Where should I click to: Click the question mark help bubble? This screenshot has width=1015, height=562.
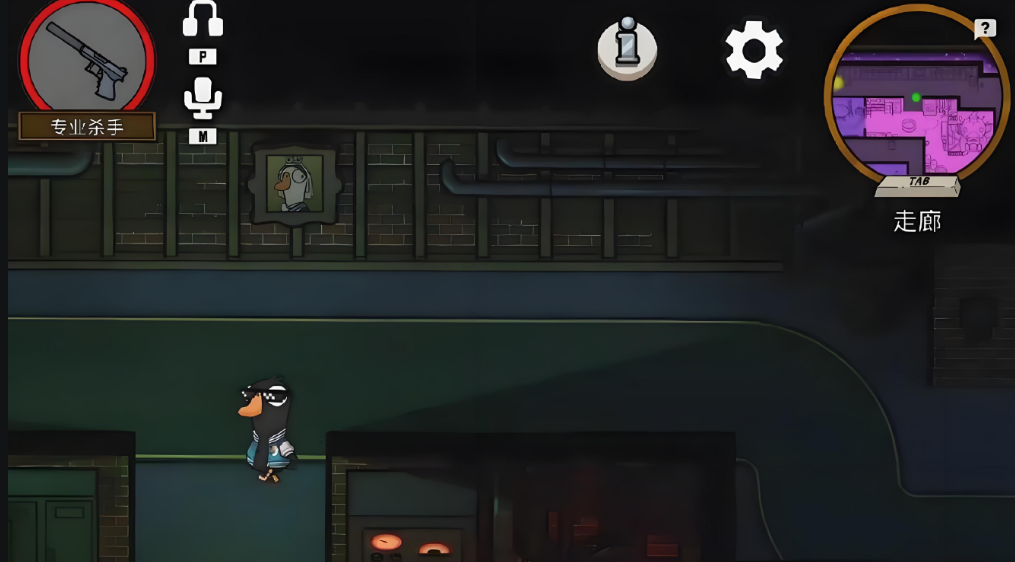click(x=985, y=29)
